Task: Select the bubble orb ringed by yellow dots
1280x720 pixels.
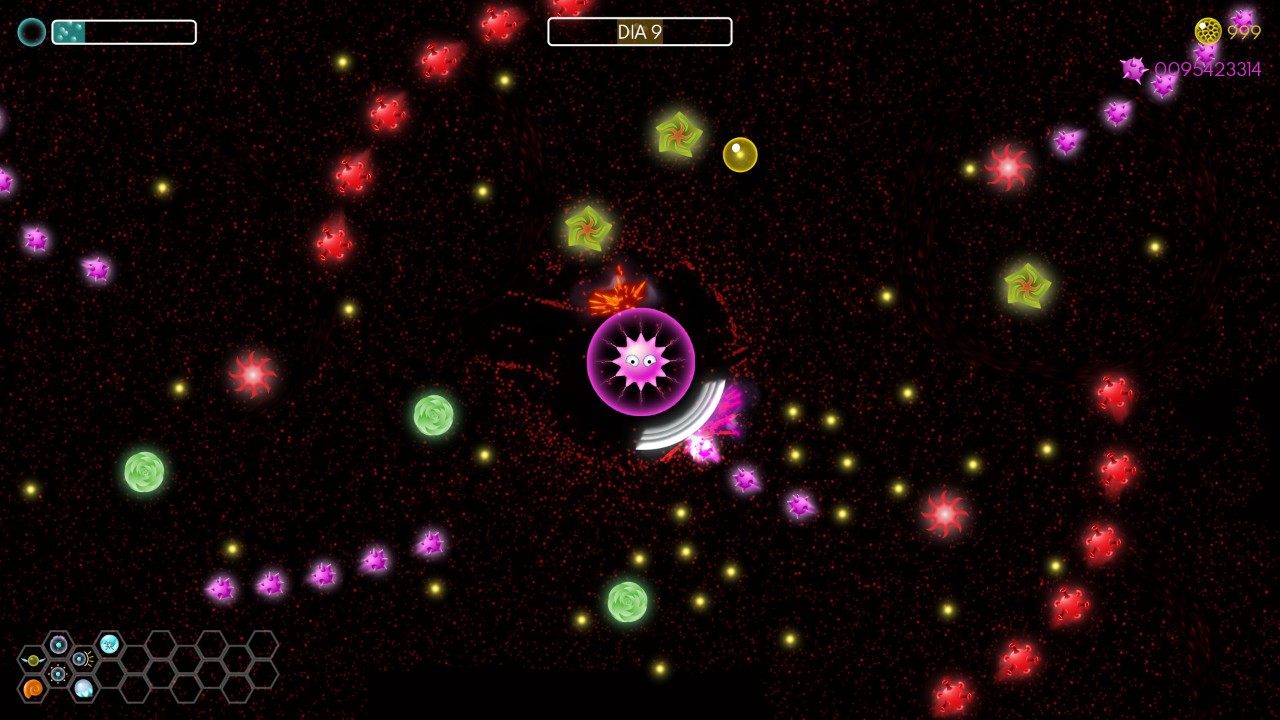Action: (58, 674)
